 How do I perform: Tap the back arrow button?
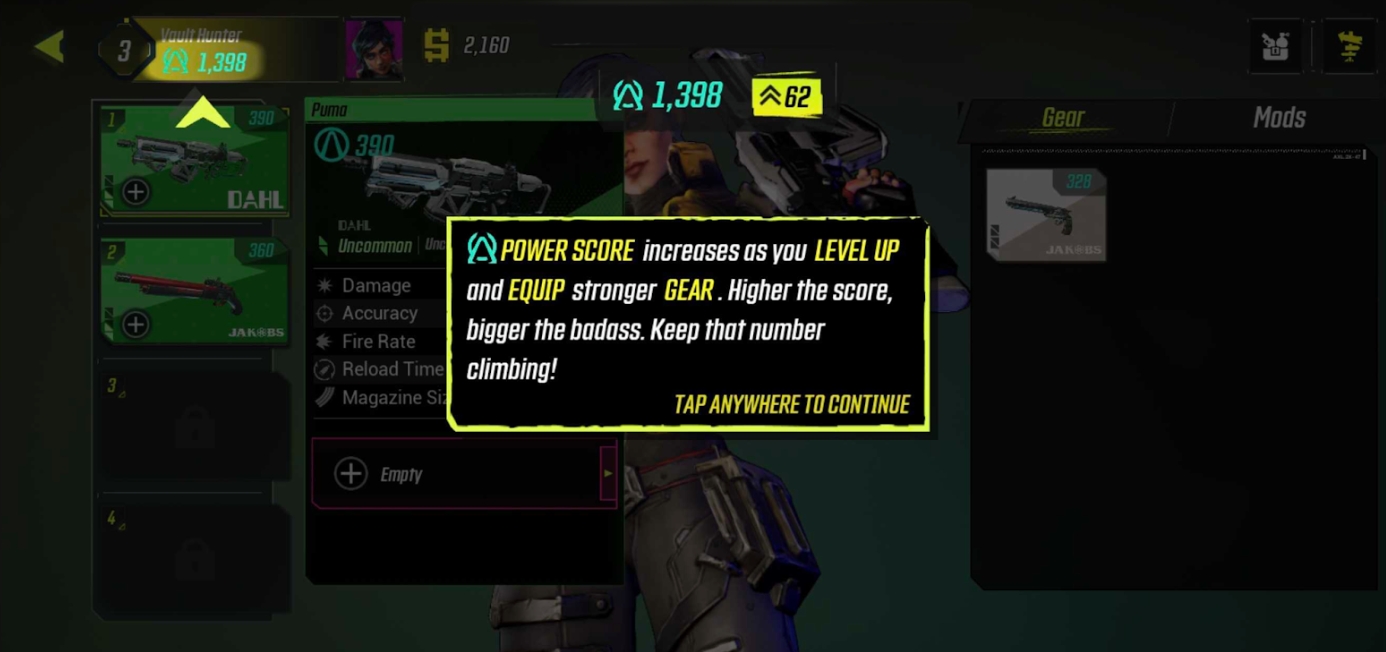pos(49,46)
